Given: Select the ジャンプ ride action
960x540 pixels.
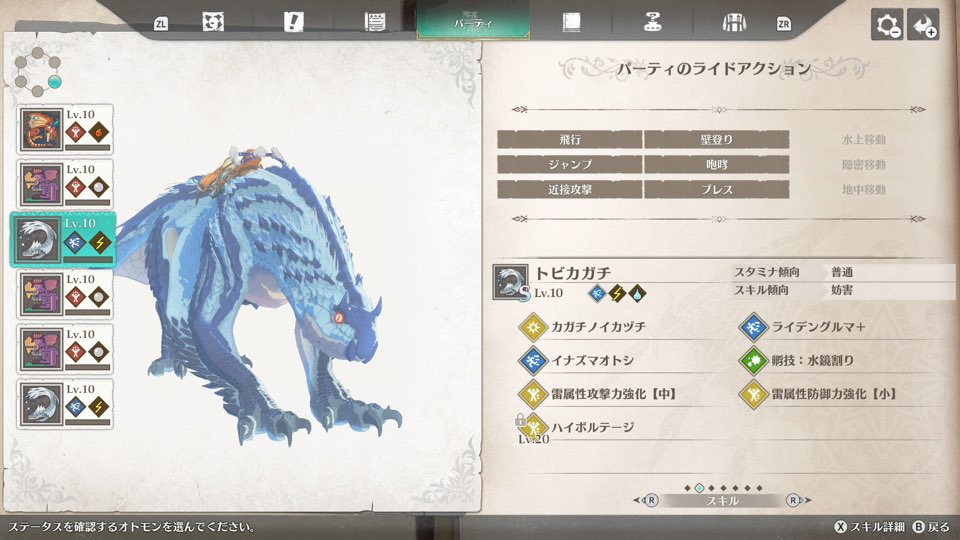Looking at the screenshot, I should tap(569, 165).
